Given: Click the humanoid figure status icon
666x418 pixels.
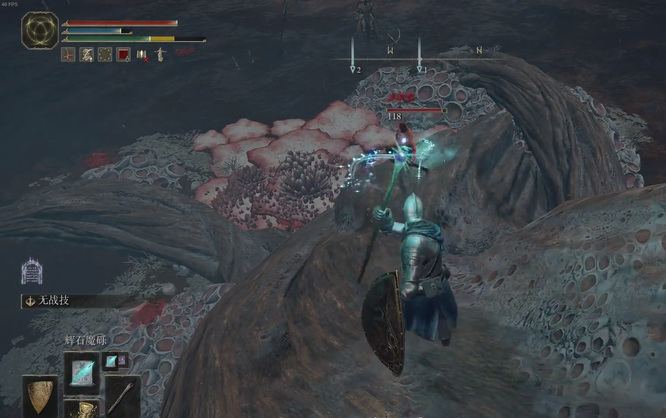Looking at the screenshot, I should pyautogui.click(x=142, y=55).
